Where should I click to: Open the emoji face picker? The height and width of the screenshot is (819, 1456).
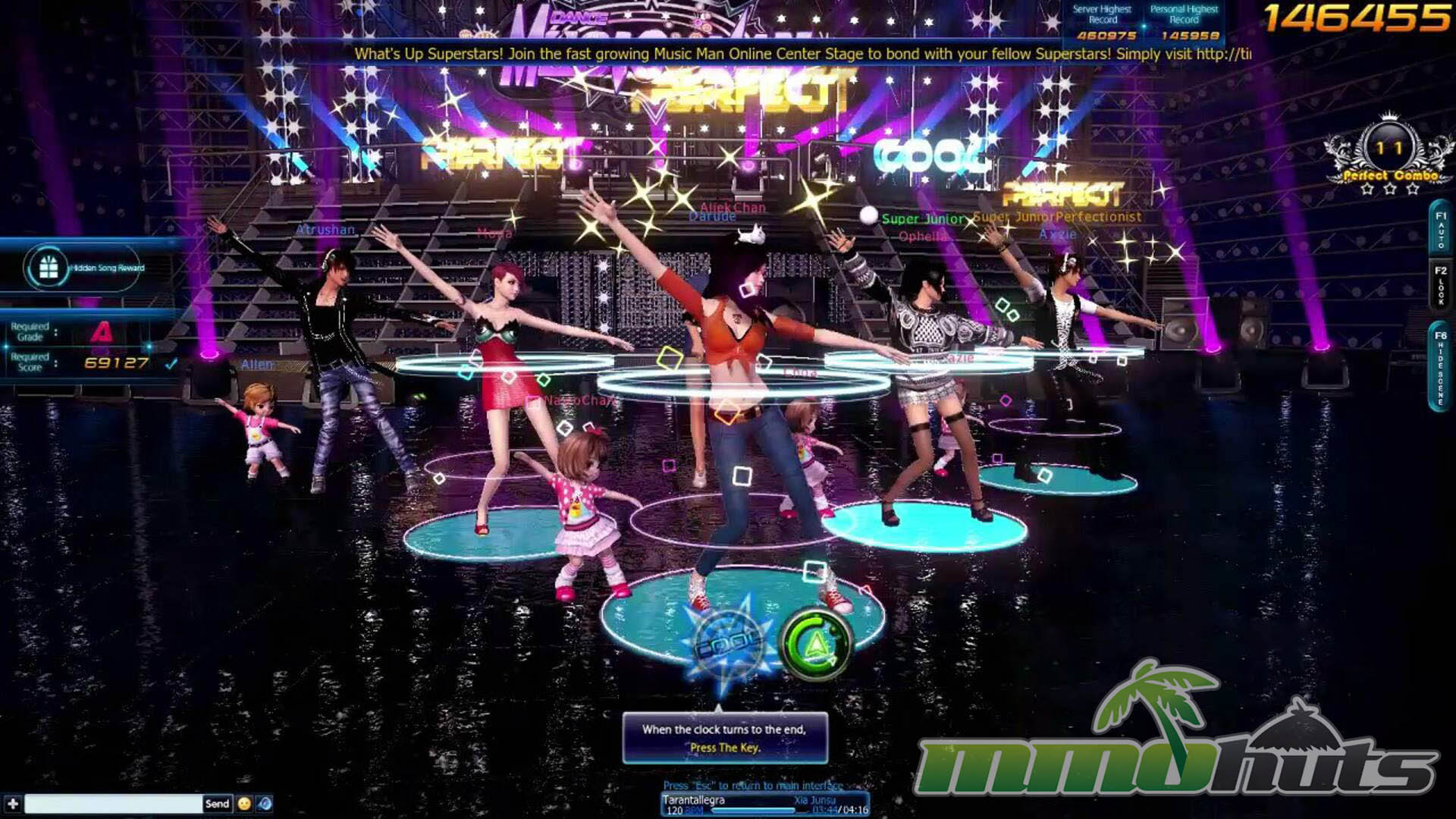click(x=244, y=804)
